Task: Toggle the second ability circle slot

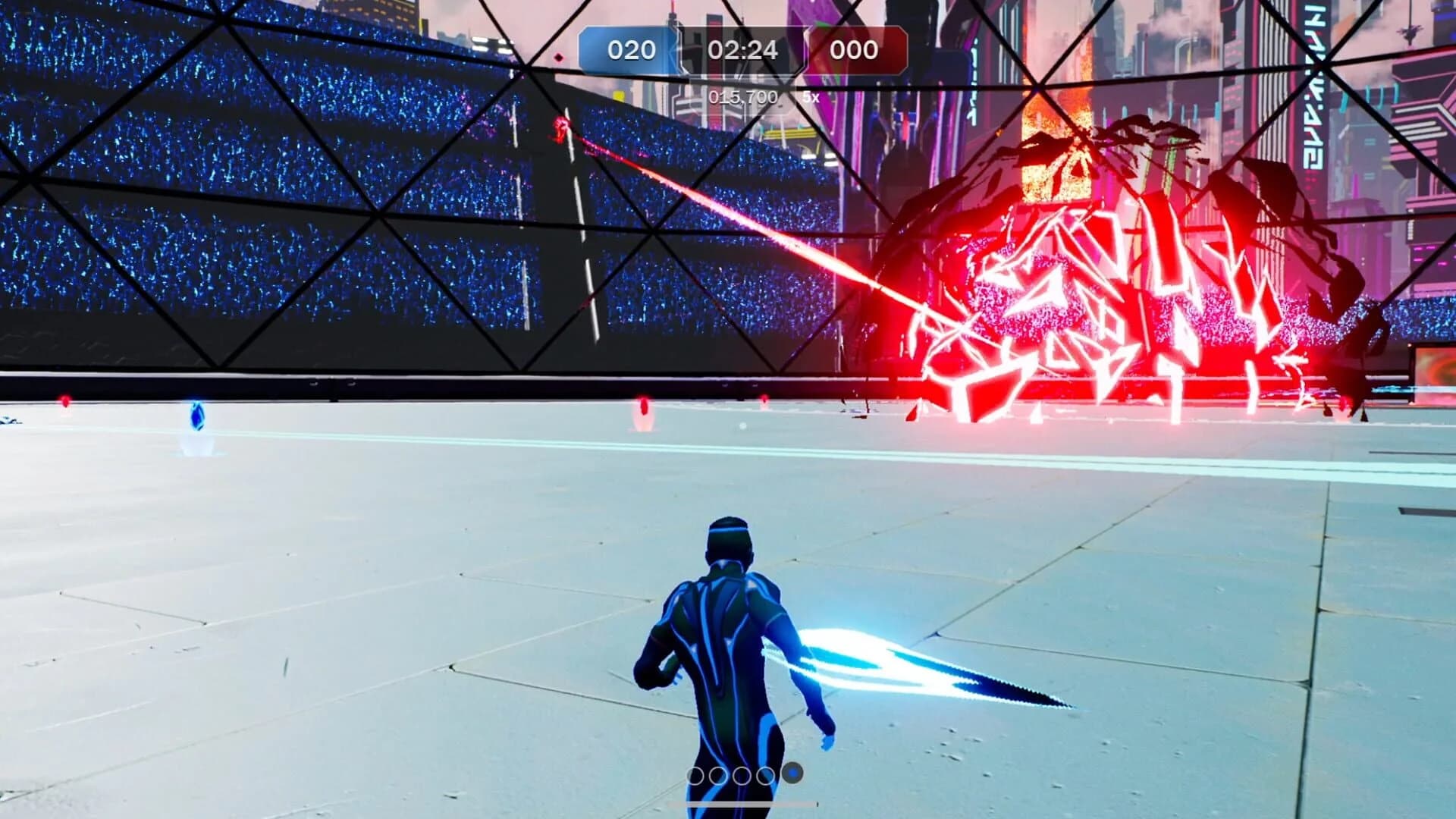Action: pyautogui.click(x=717, y=774)
